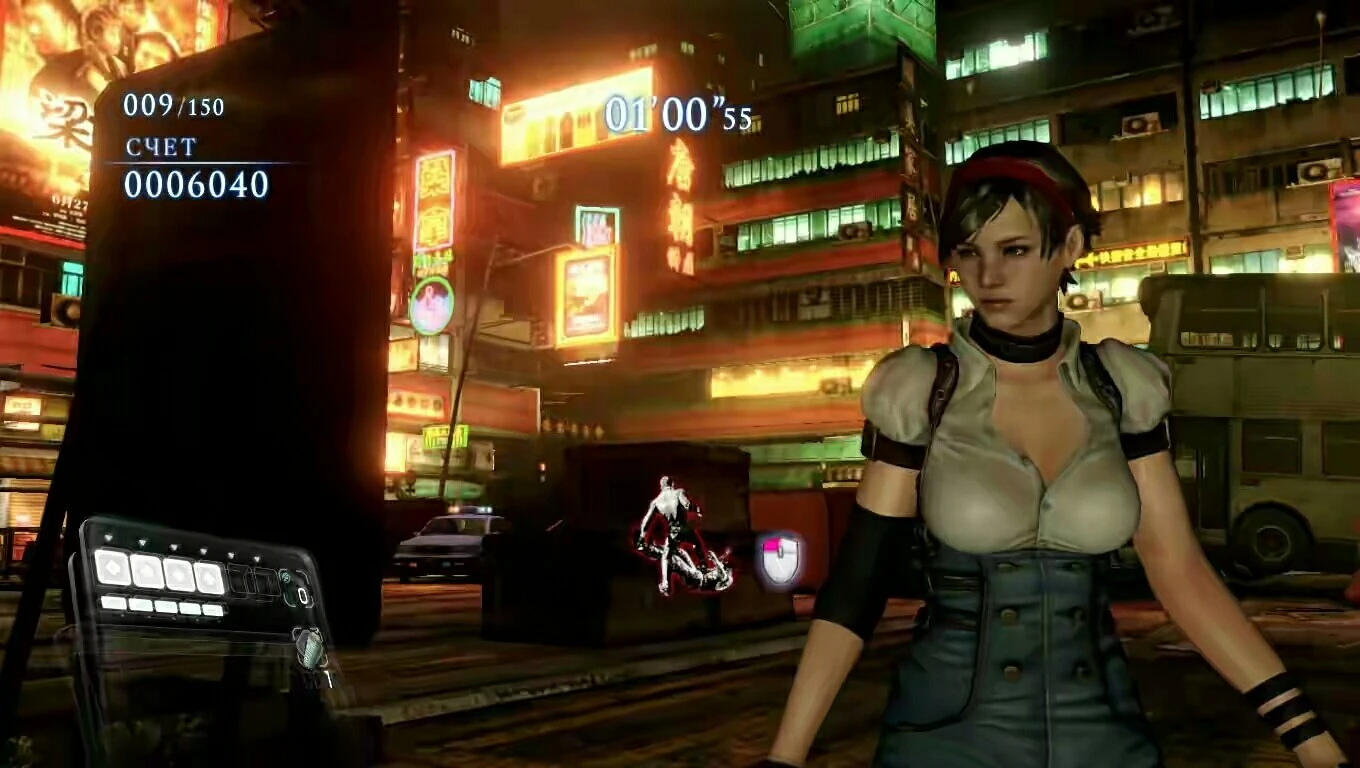Click the arrow above the grenade slot
Image resolution: width=1360 pixels, height=768 pixels.
tap(256, 558)
